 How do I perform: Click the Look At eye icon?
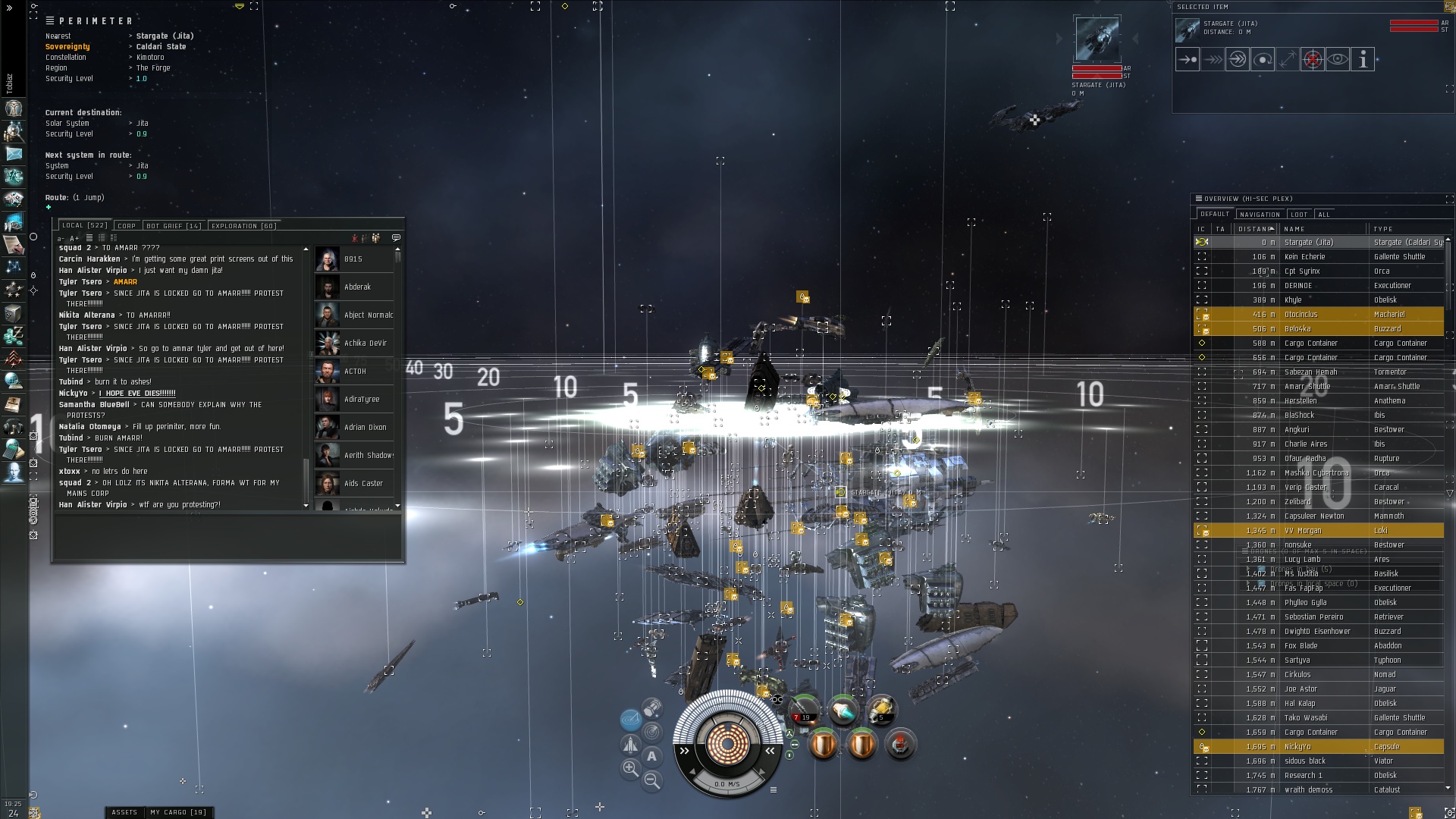(1338, 59)
